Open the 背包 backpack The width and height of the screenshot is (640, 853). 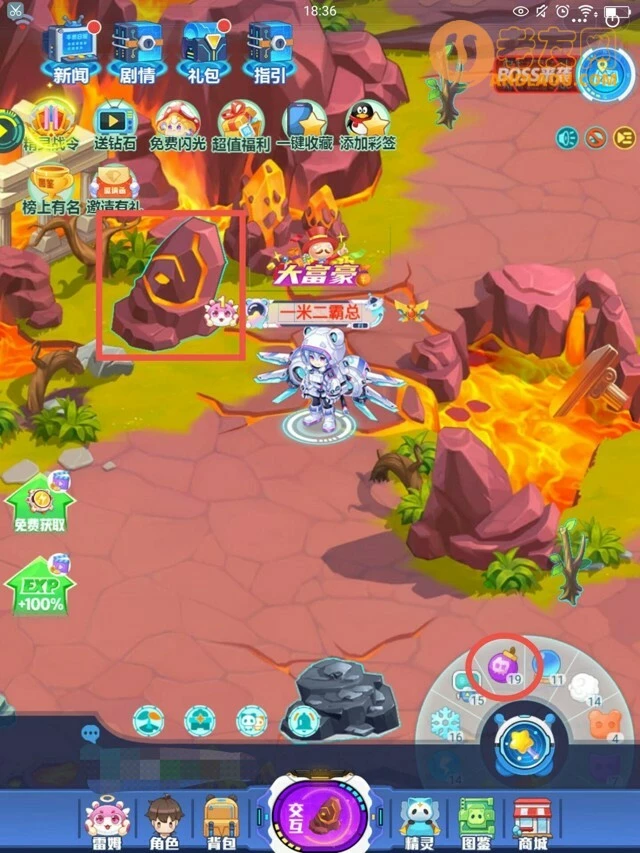(221, 823)
